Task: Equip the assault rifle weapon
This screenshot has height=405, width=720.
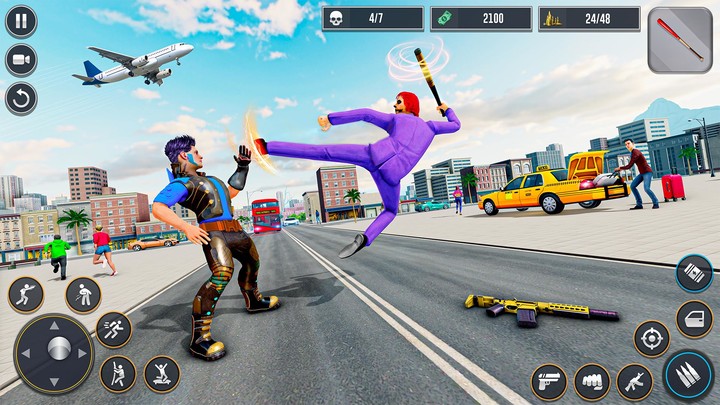Action: coord(634,381)
